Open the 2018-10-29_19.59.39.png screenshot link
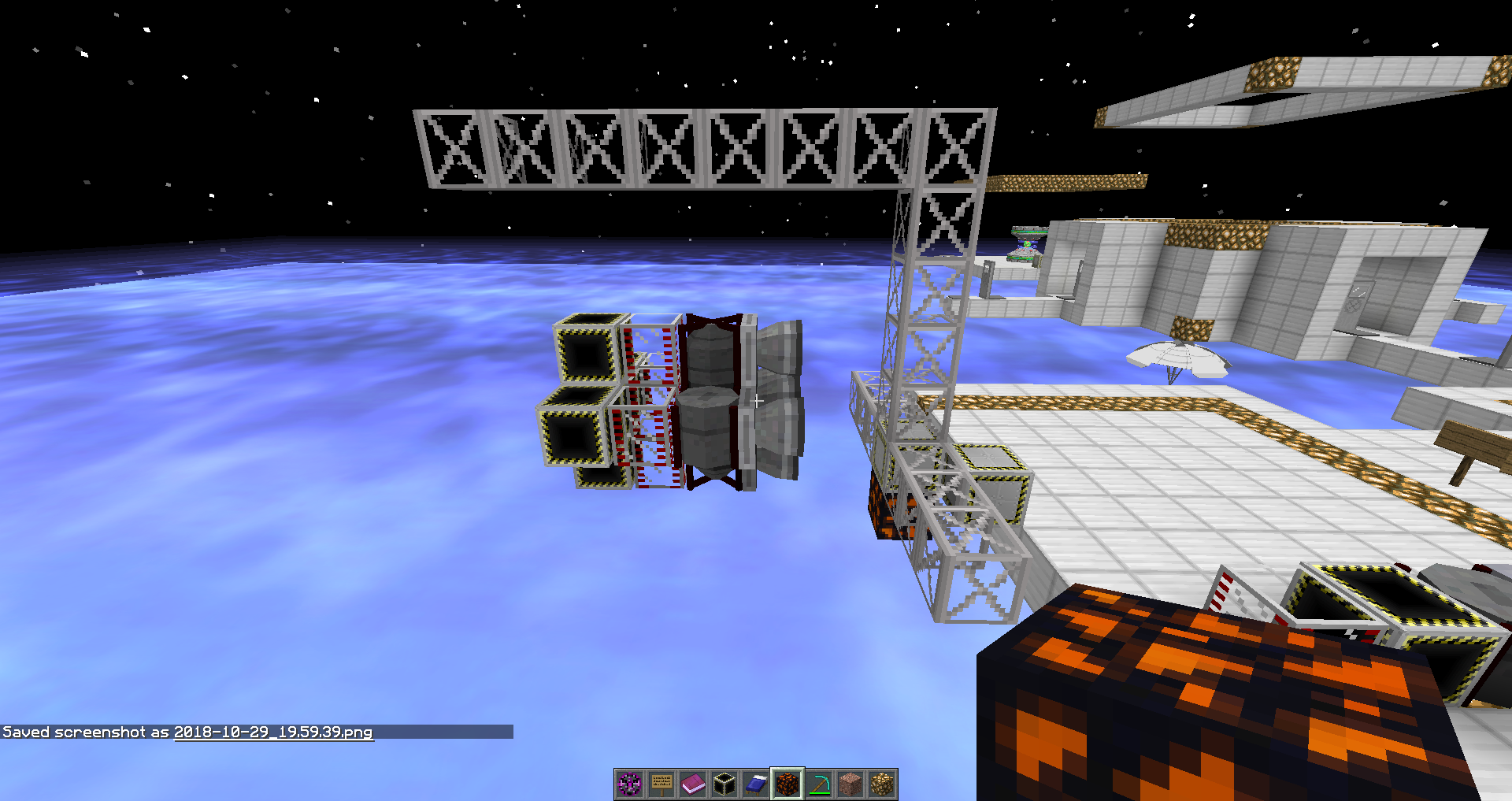 pyautogui.click(x=272, y=732)
